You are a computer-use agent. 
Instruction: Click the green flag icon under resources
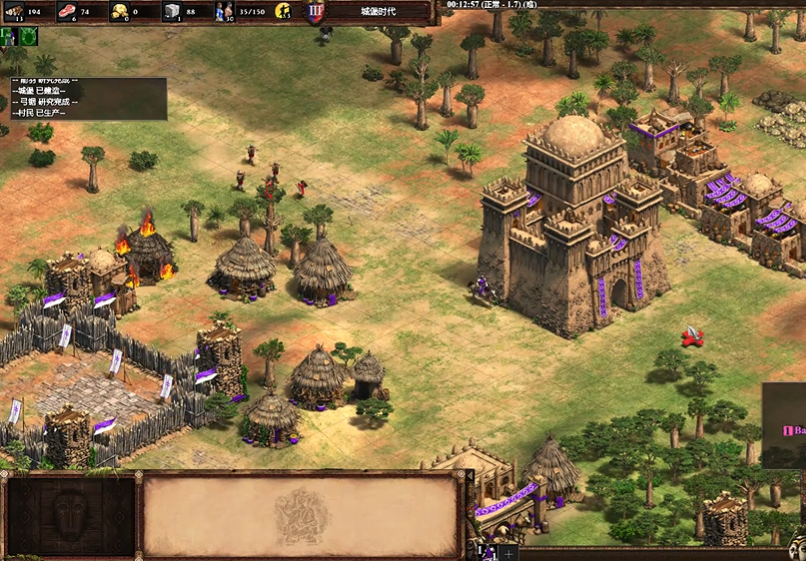9,36
